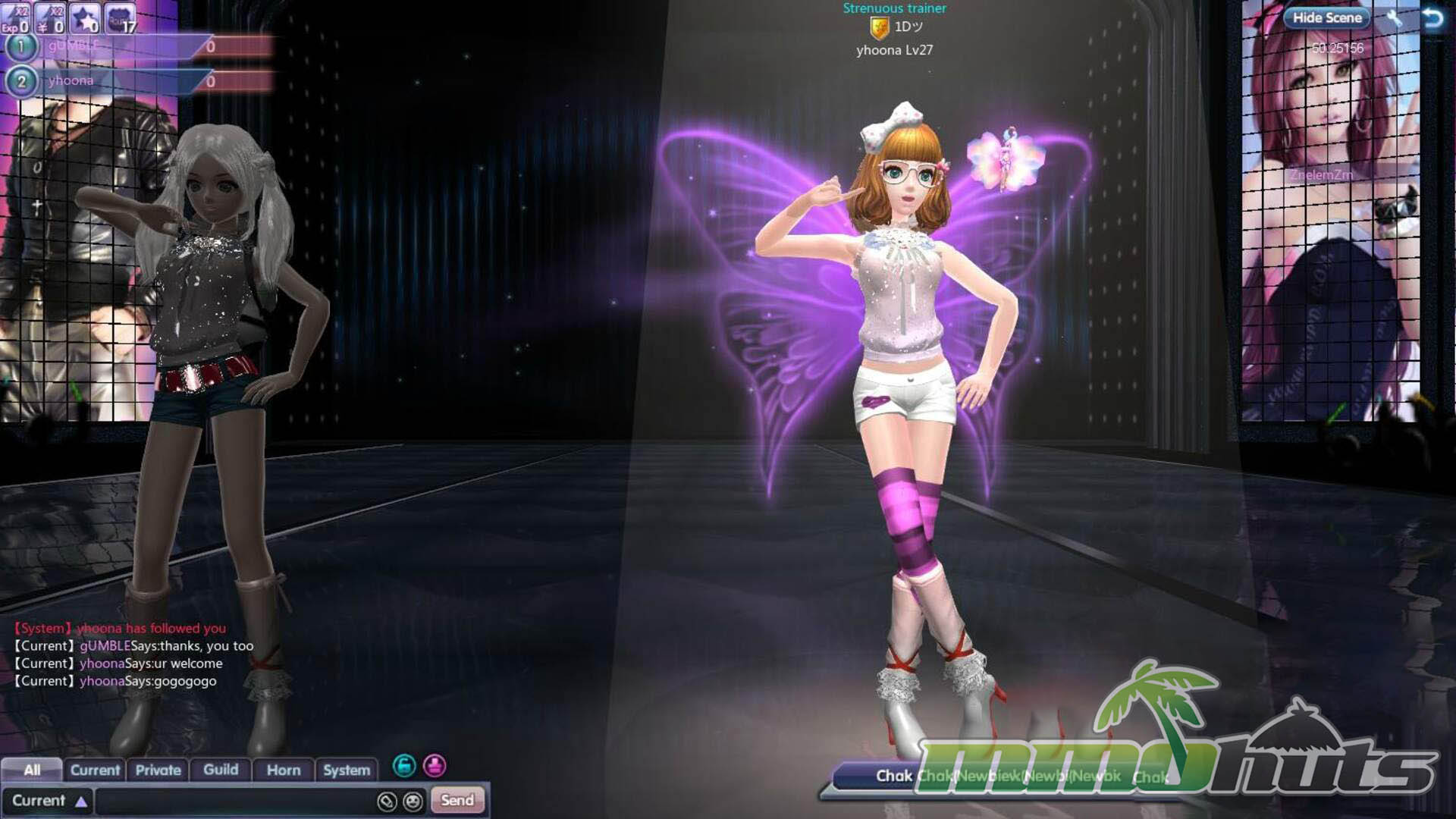Viewport: 1456px width, 819px height.
Task: Switch to the Horn chat tab
Action: pos(284,770)
